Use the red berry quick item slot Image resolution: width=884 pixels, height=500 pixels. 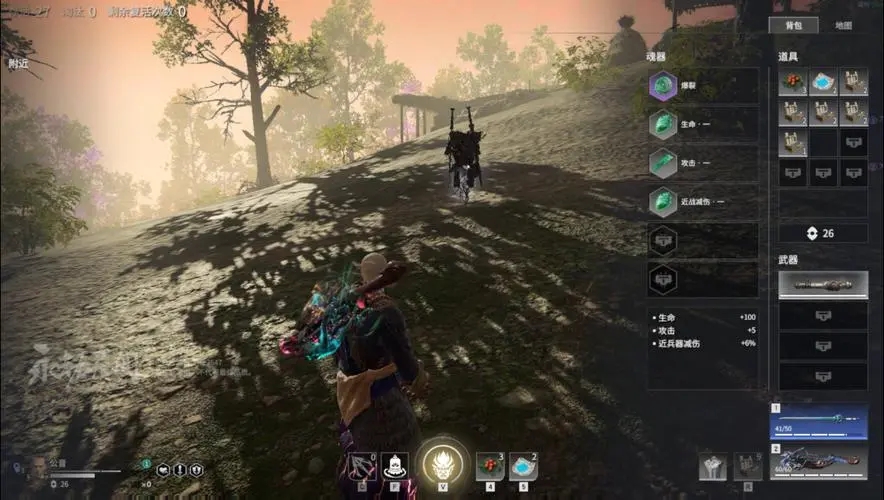490,465
